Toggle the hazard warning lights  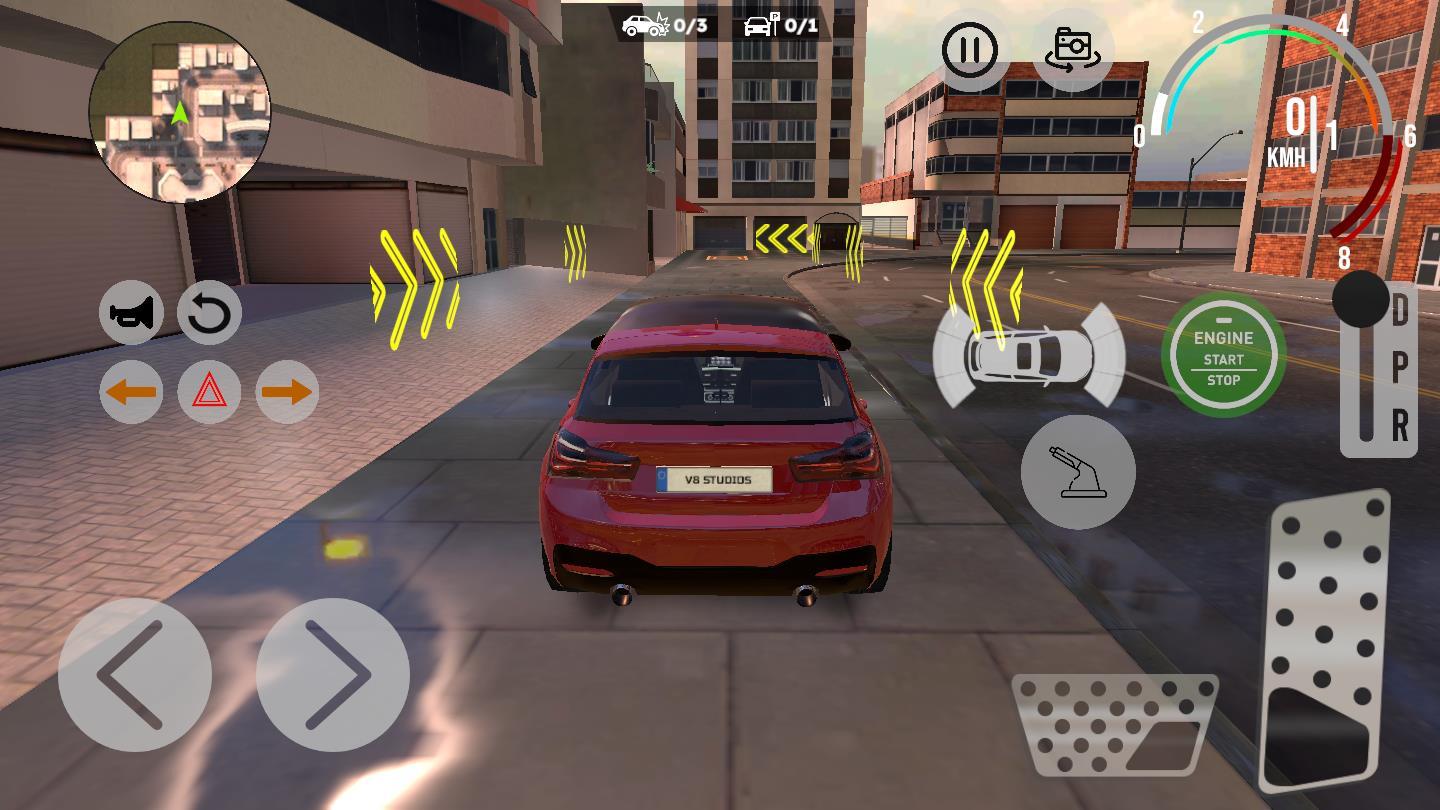tap(209, 391)
